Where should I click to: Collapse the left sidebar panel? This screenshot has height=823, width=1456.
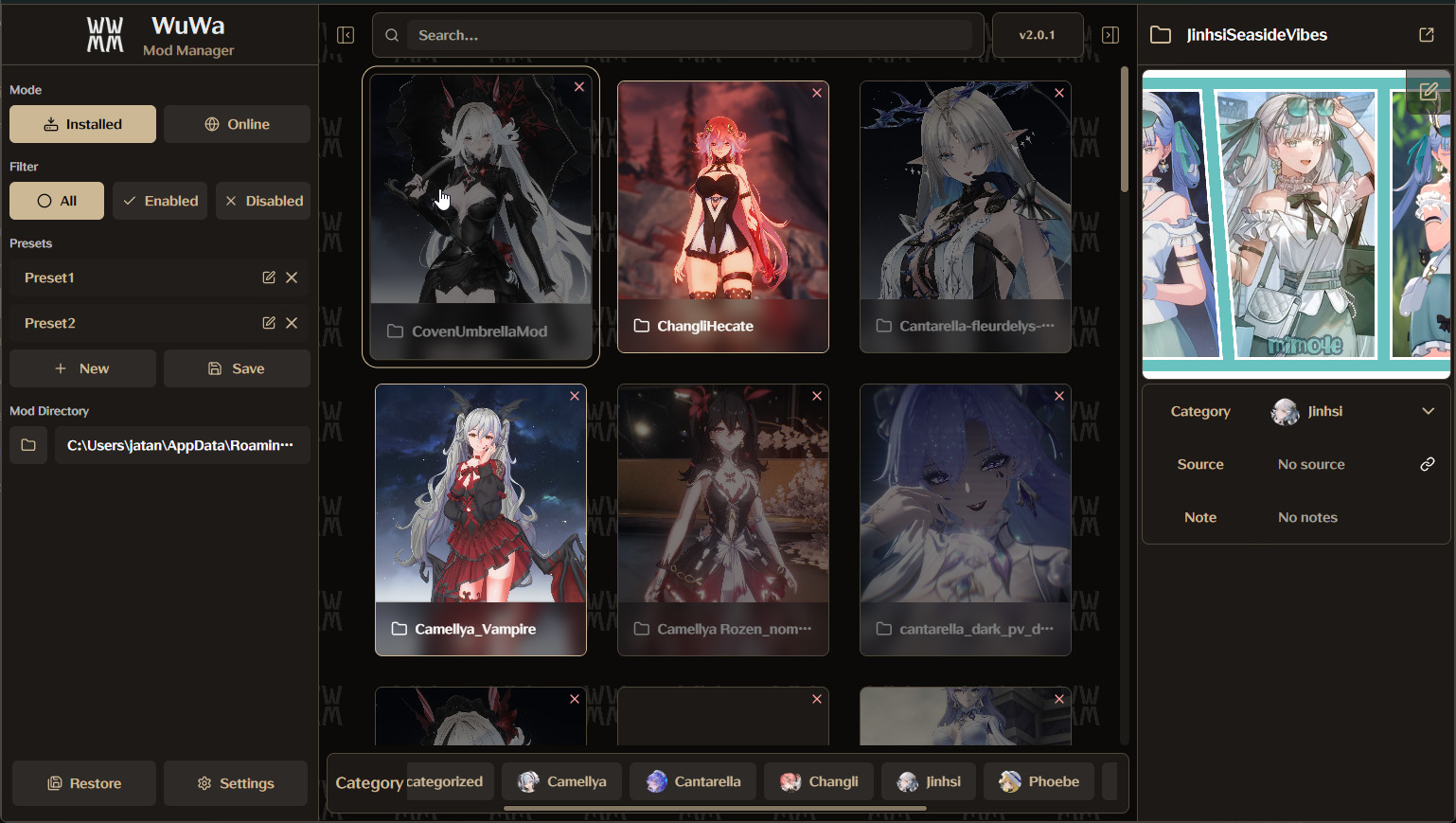(x=346, y=34)
